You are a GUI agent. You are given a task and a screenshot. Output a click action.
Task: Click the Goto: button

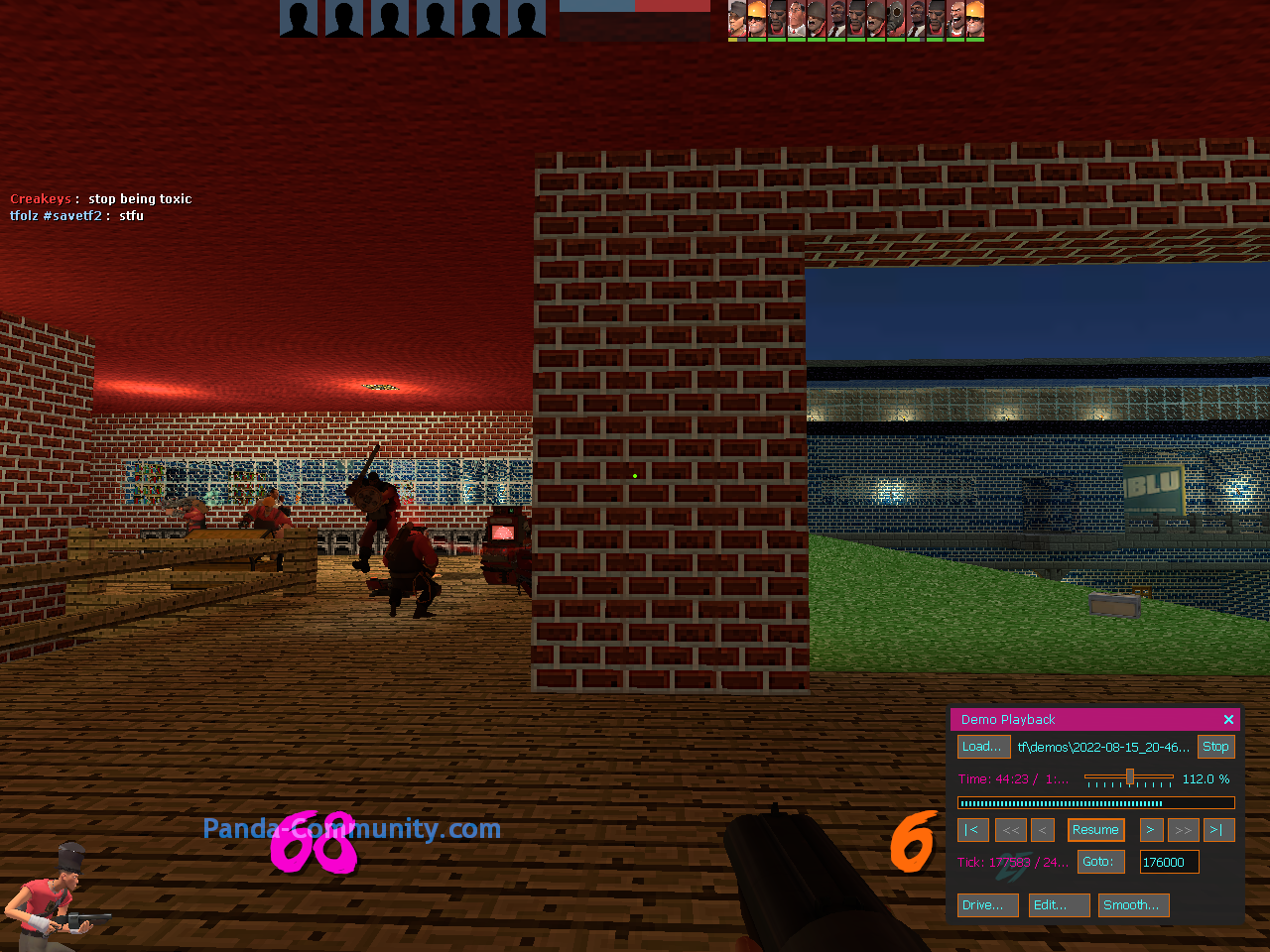(x=1100, y=862)
